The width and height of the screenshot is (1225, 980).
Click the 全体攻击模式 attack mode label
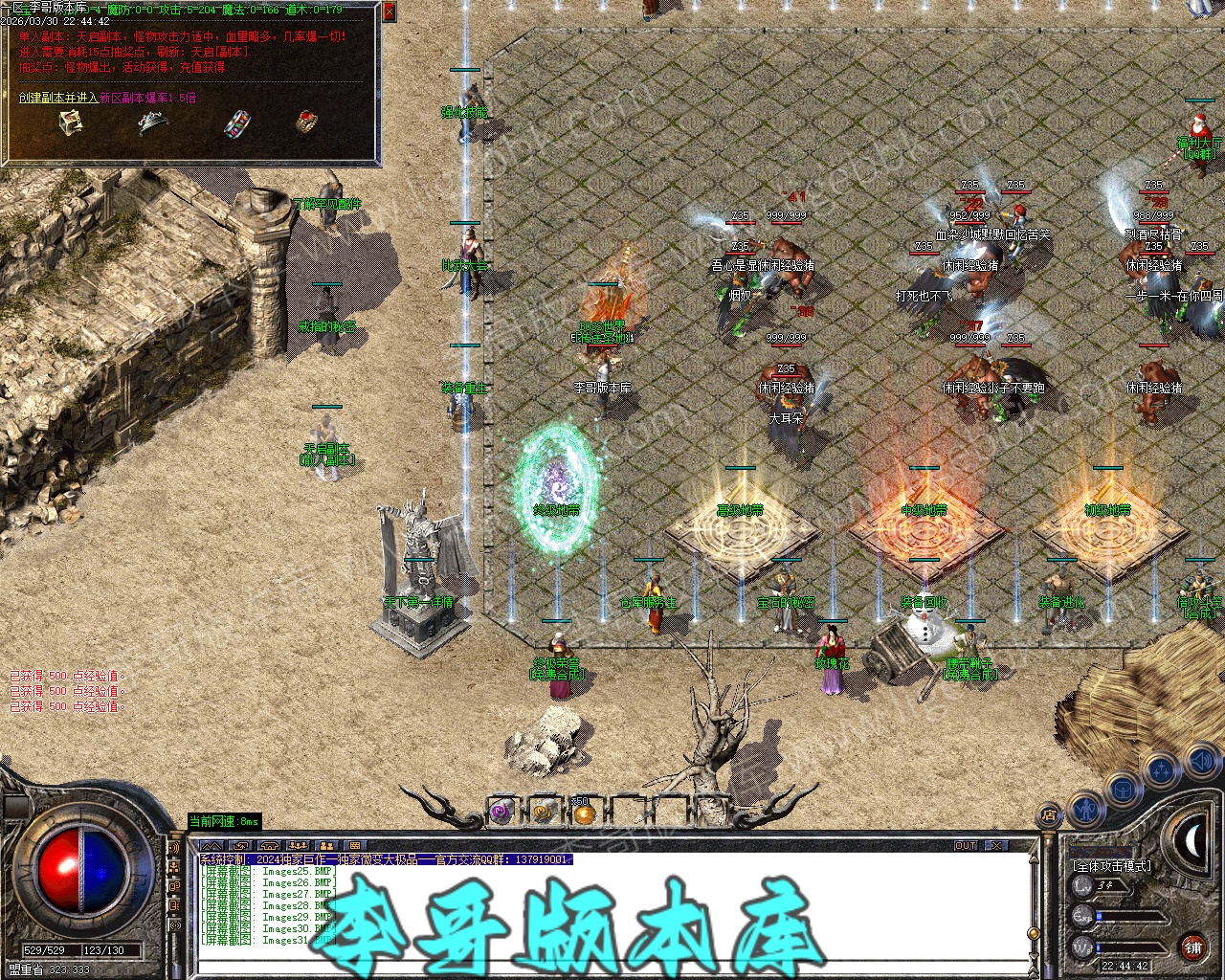click(x=1112, y=865)
